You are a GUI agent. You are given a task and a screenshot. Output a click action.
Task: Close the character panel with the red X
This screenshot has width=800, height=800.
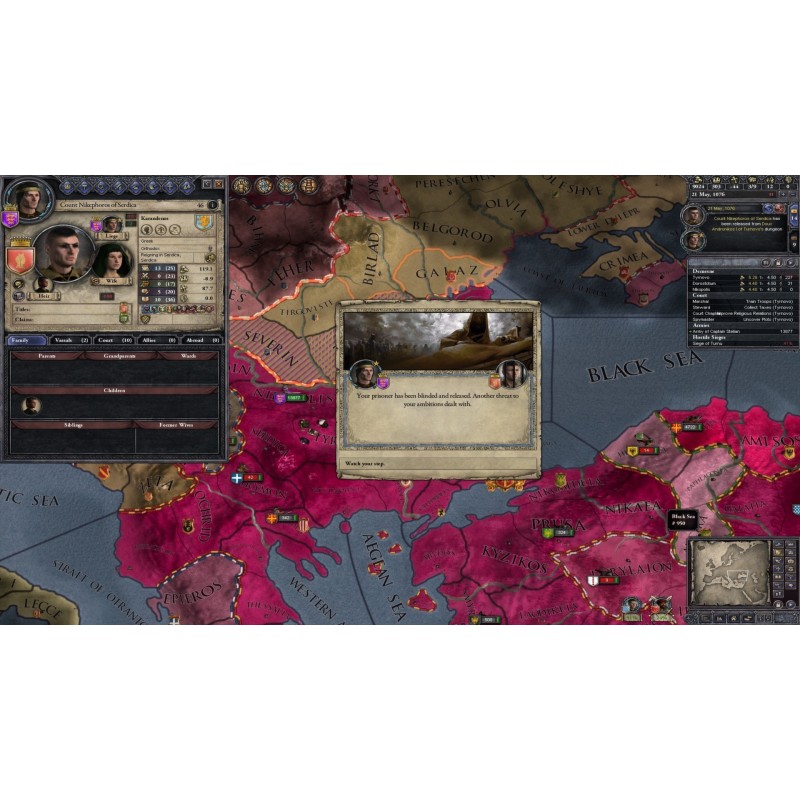219,184
